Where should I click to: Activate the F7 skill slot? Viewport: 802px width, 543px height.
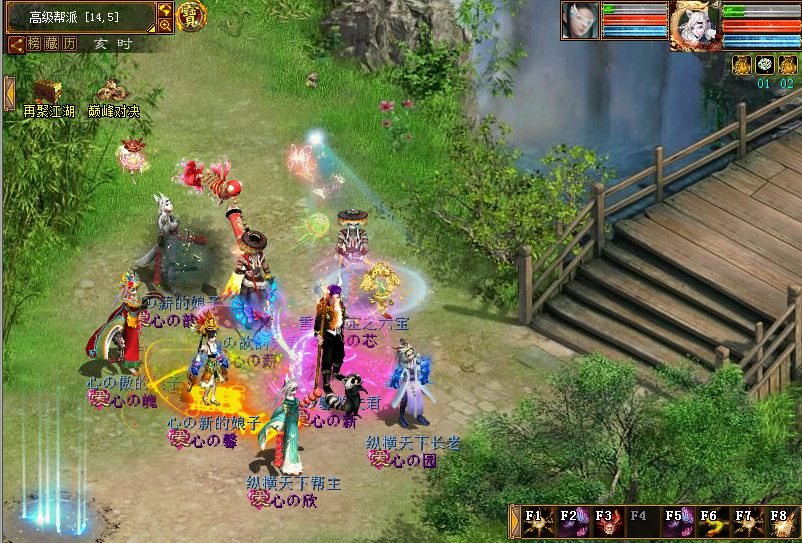[747, 522]
